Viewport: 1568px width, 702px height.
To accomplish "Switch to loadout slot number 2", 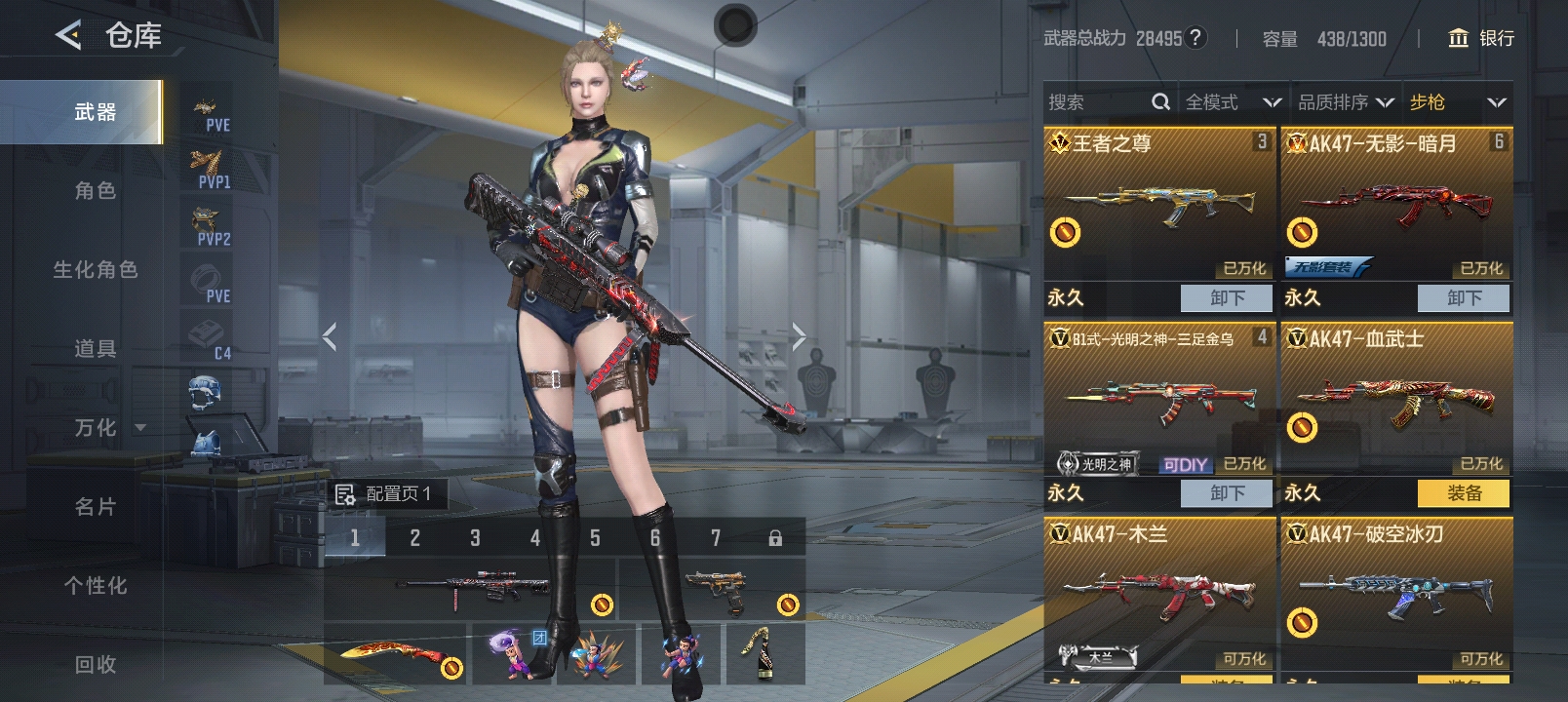I will [414, 538].
